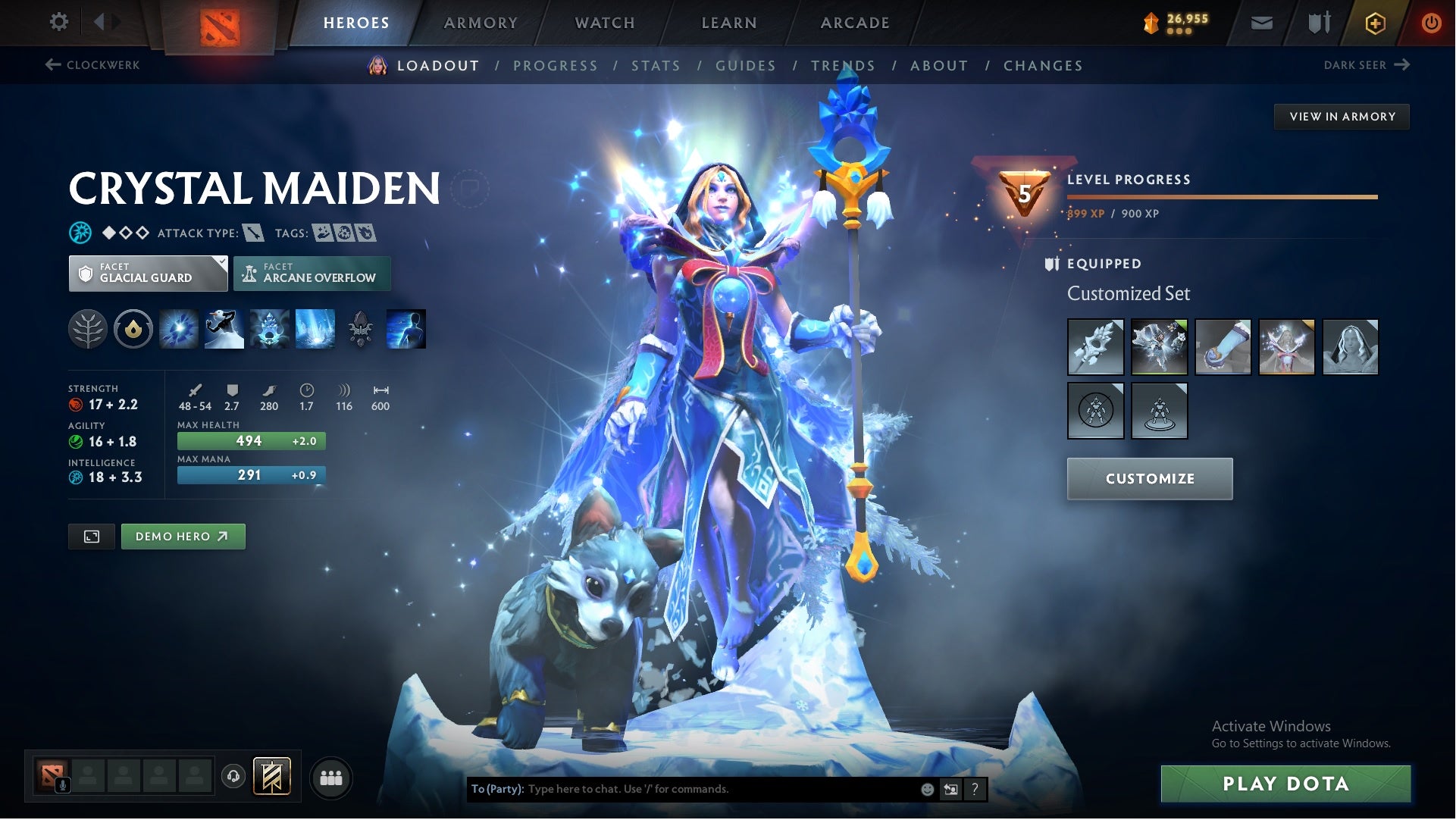The width and height of the screenshot is (1456, 820).
Task: Open Crystal Maiden's talent tree icon
Action: point(89,329)
